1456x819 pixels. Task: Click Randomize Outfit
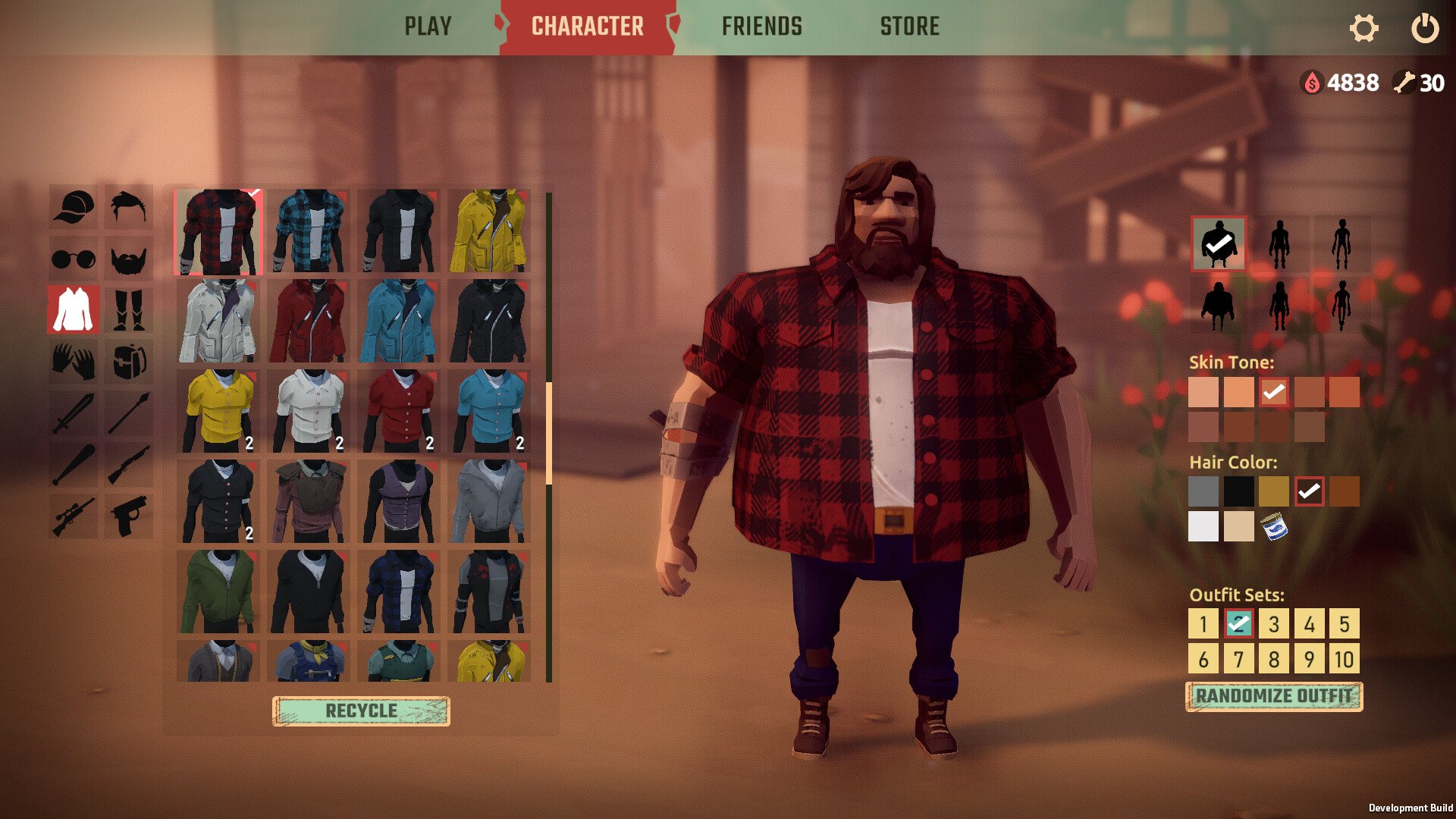(x=1272, y=695)
